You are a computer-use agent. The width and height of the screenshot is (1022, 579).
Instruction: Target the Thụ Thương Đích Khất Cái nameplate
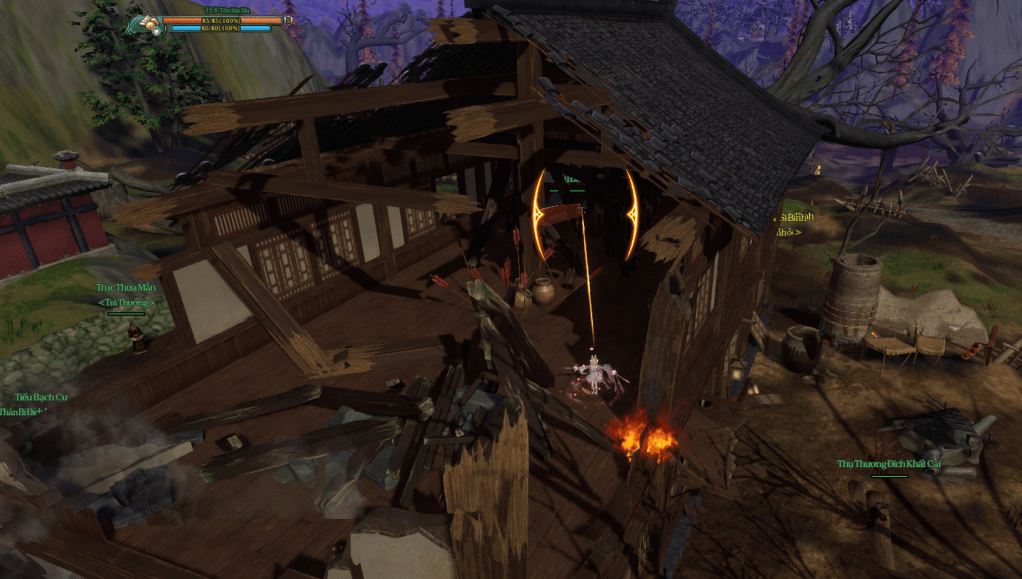coord(890,464)
